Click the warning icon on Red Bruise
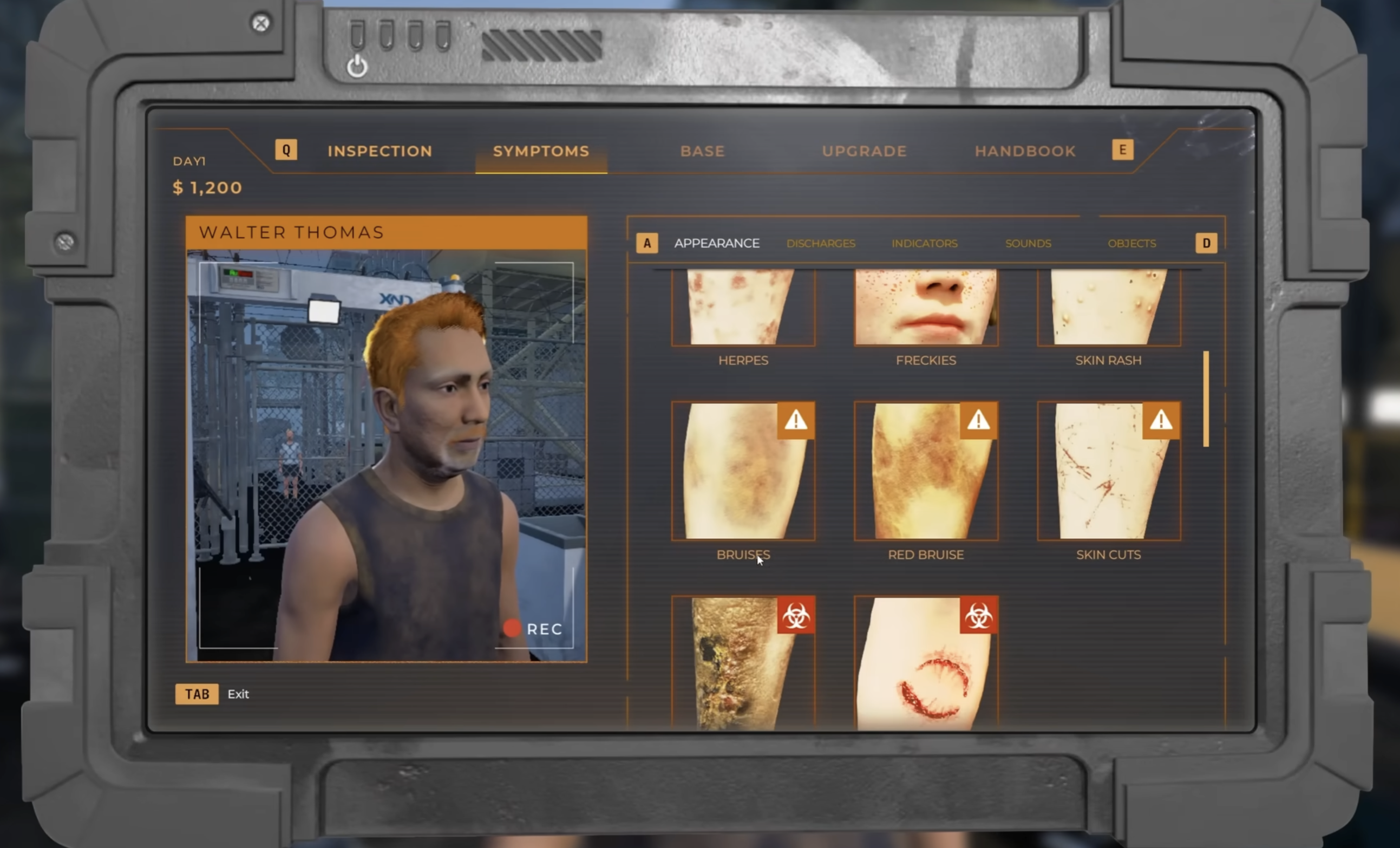The image size is (1400, 848). [x=978, y=421]
